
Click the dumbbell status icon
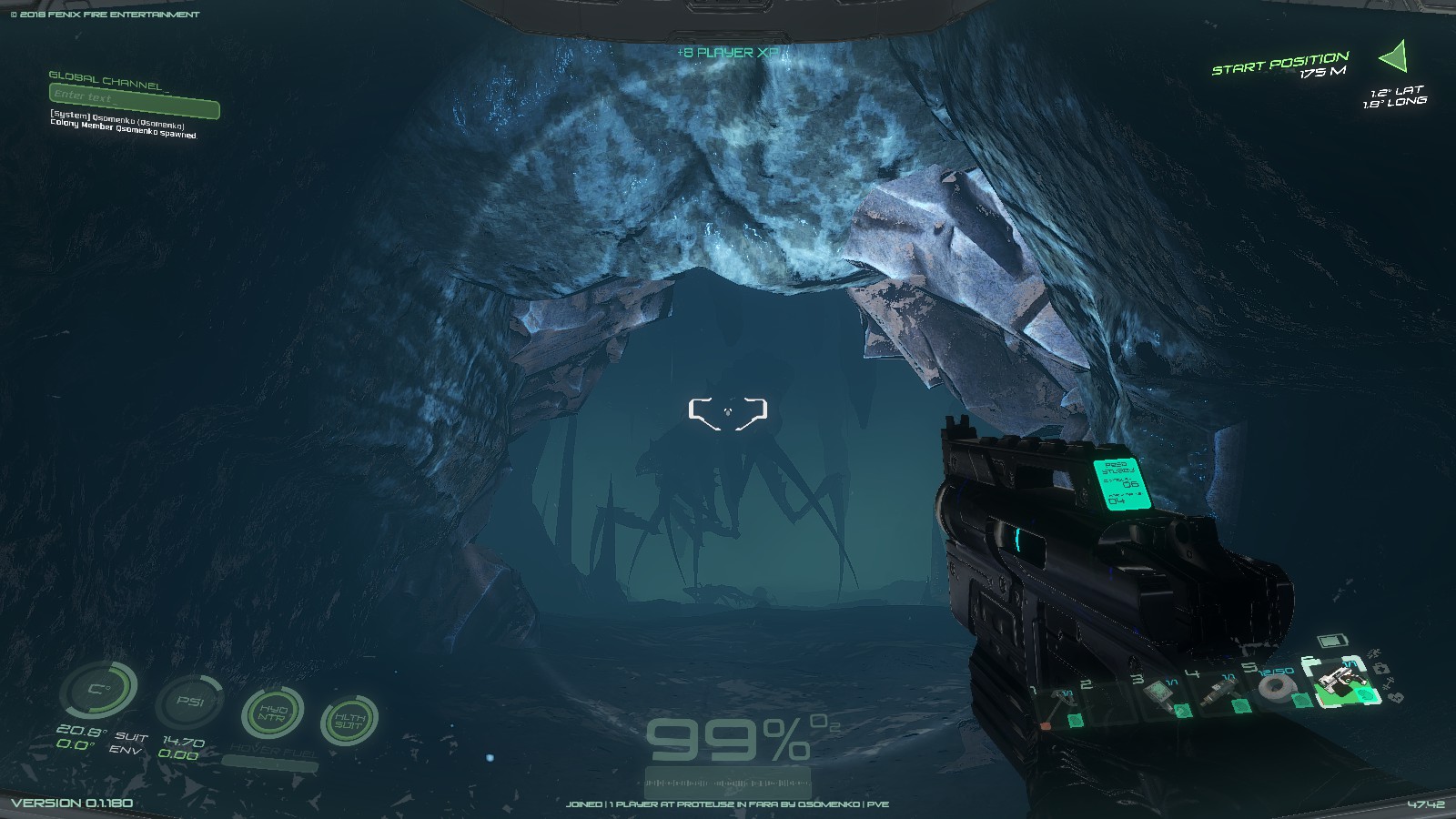pos(1388,683)
